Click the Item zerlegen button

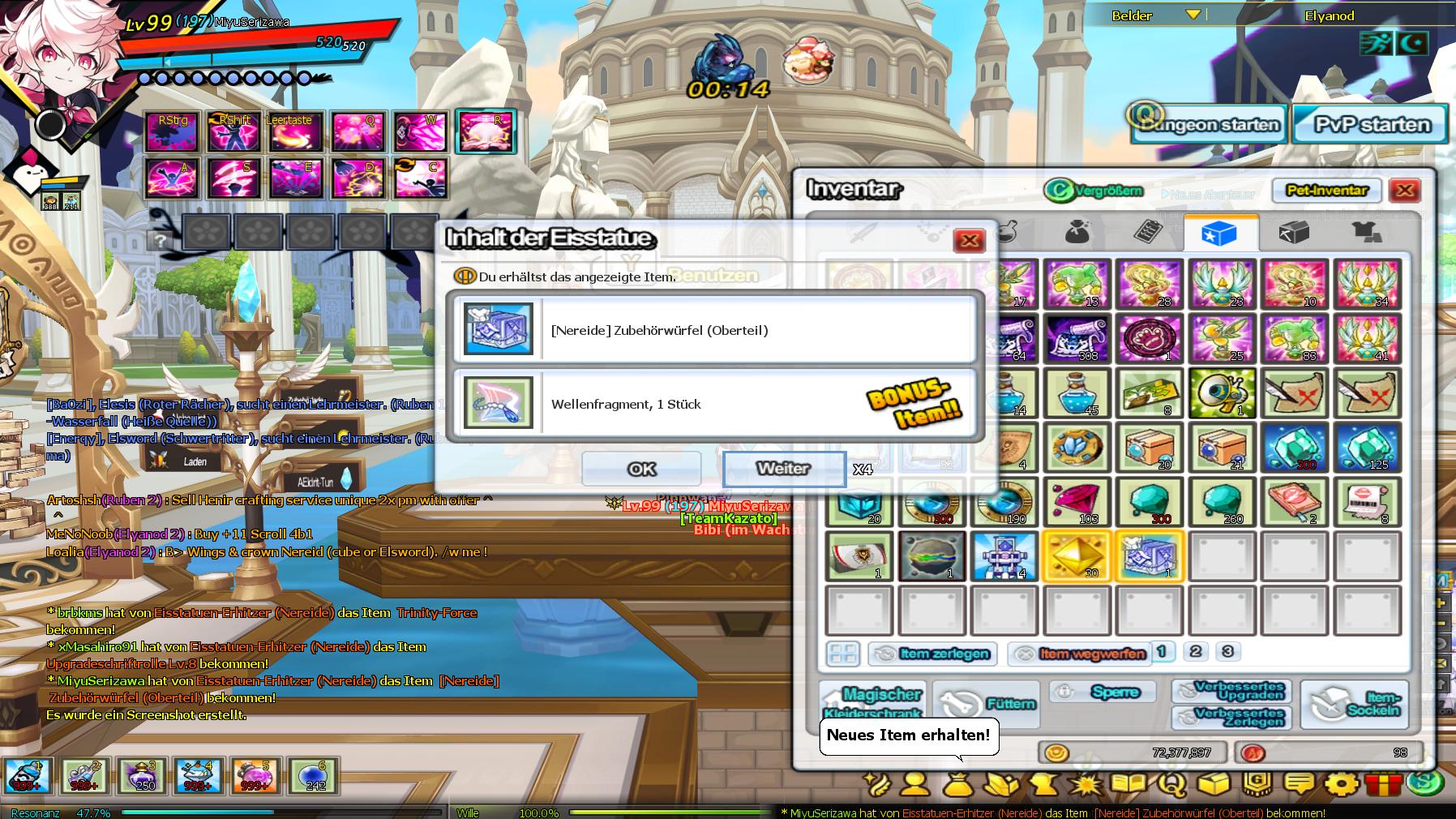tap(932, 654)
